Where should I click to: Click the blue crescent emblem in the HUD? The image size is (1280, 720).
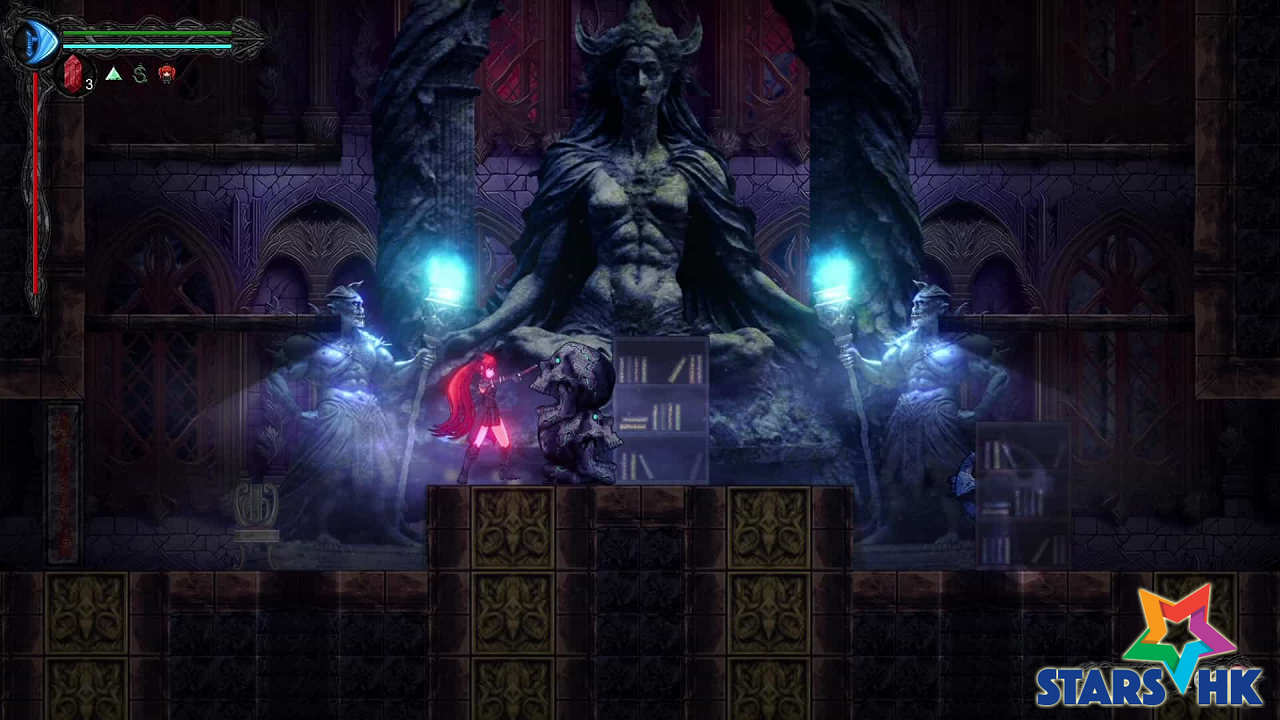pyautogui.click(x=35, y=41)
